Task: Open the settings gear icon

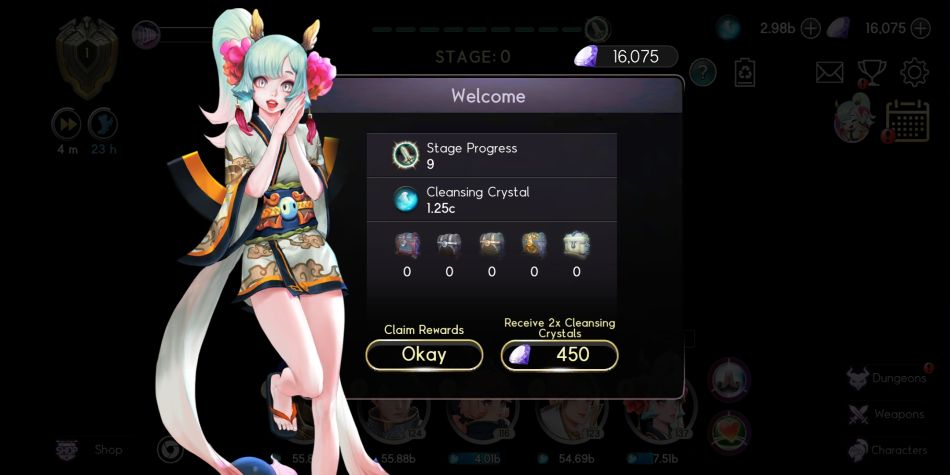Action: [914, 72]
